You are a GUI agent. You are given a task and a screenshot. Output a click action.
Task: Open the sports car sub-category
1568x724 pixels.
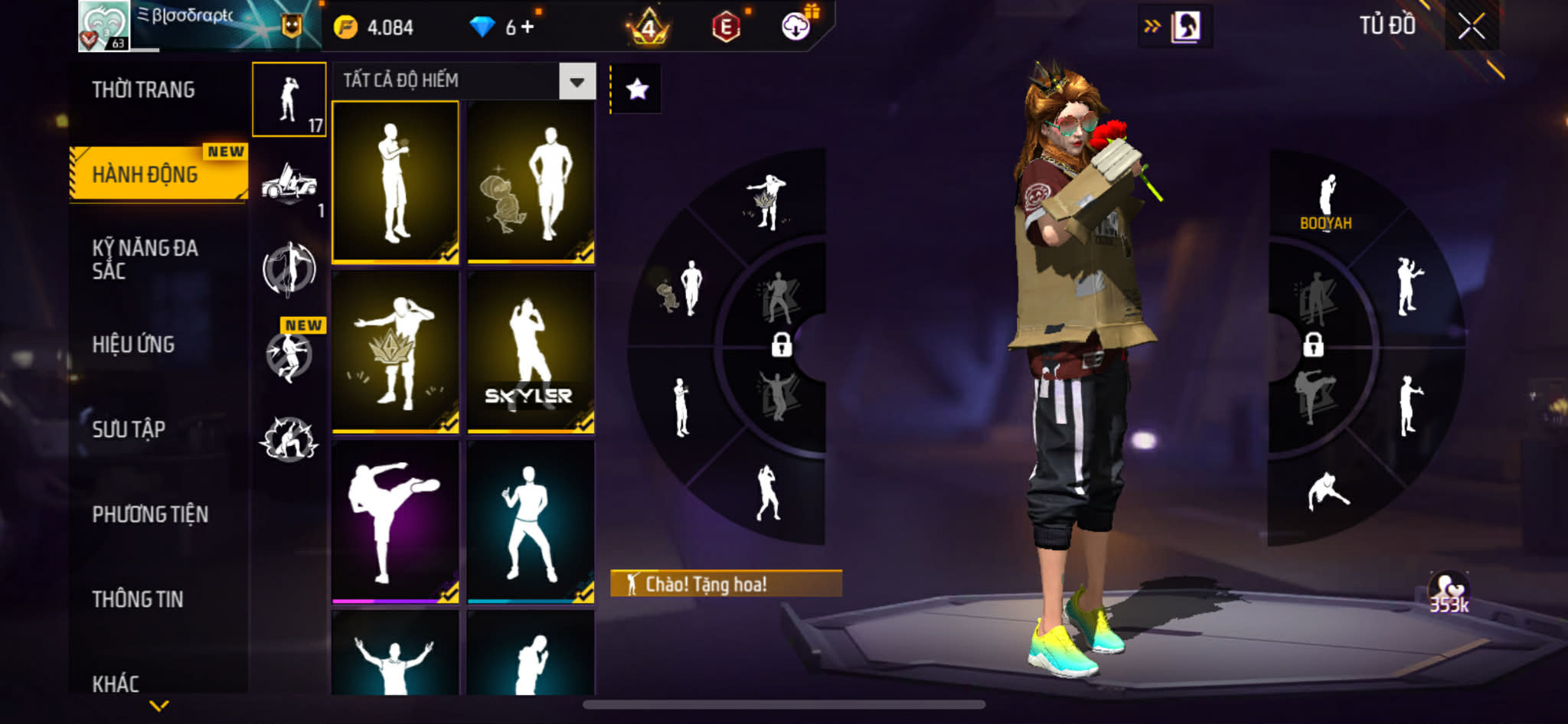289,184
